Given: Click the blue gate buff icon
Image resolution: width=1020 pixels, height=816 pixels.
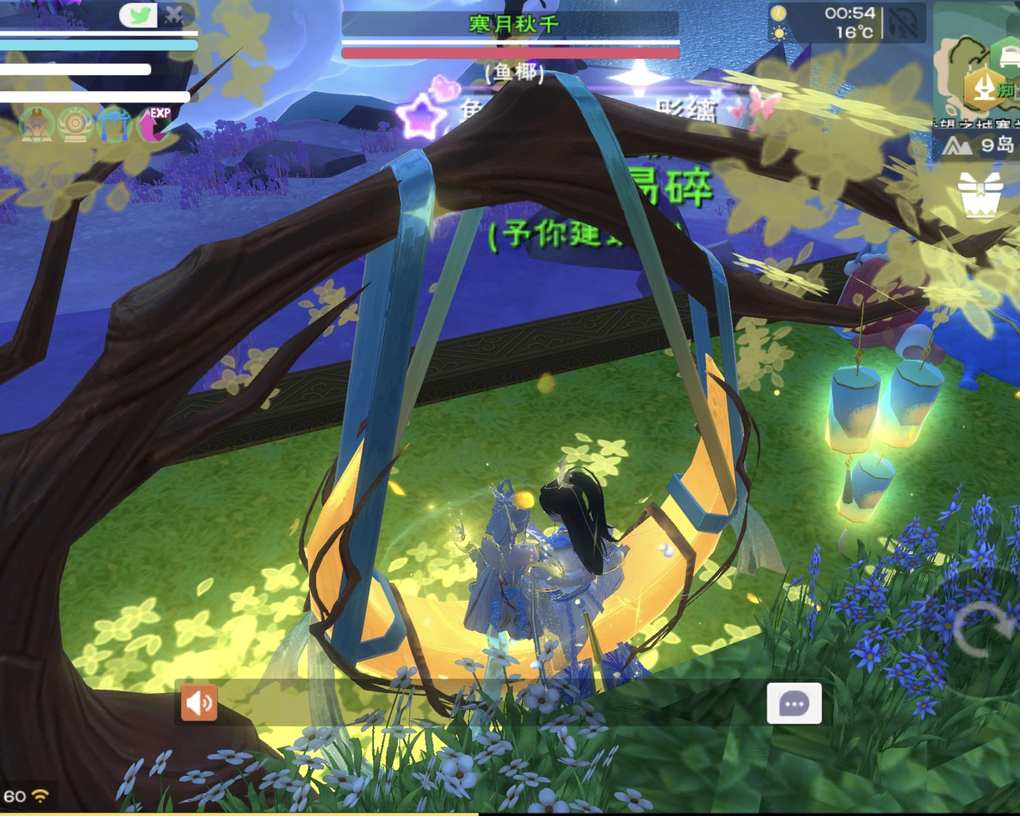Looking at the screenshot, I should [x=114, y=125].
